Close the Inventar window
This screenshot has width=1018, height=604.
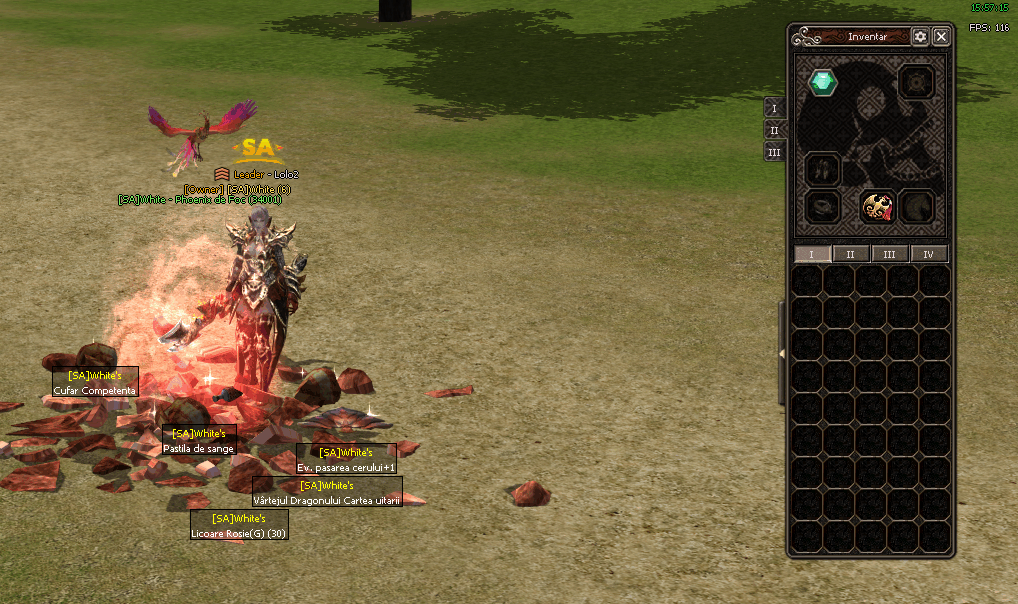click(941, 37)
